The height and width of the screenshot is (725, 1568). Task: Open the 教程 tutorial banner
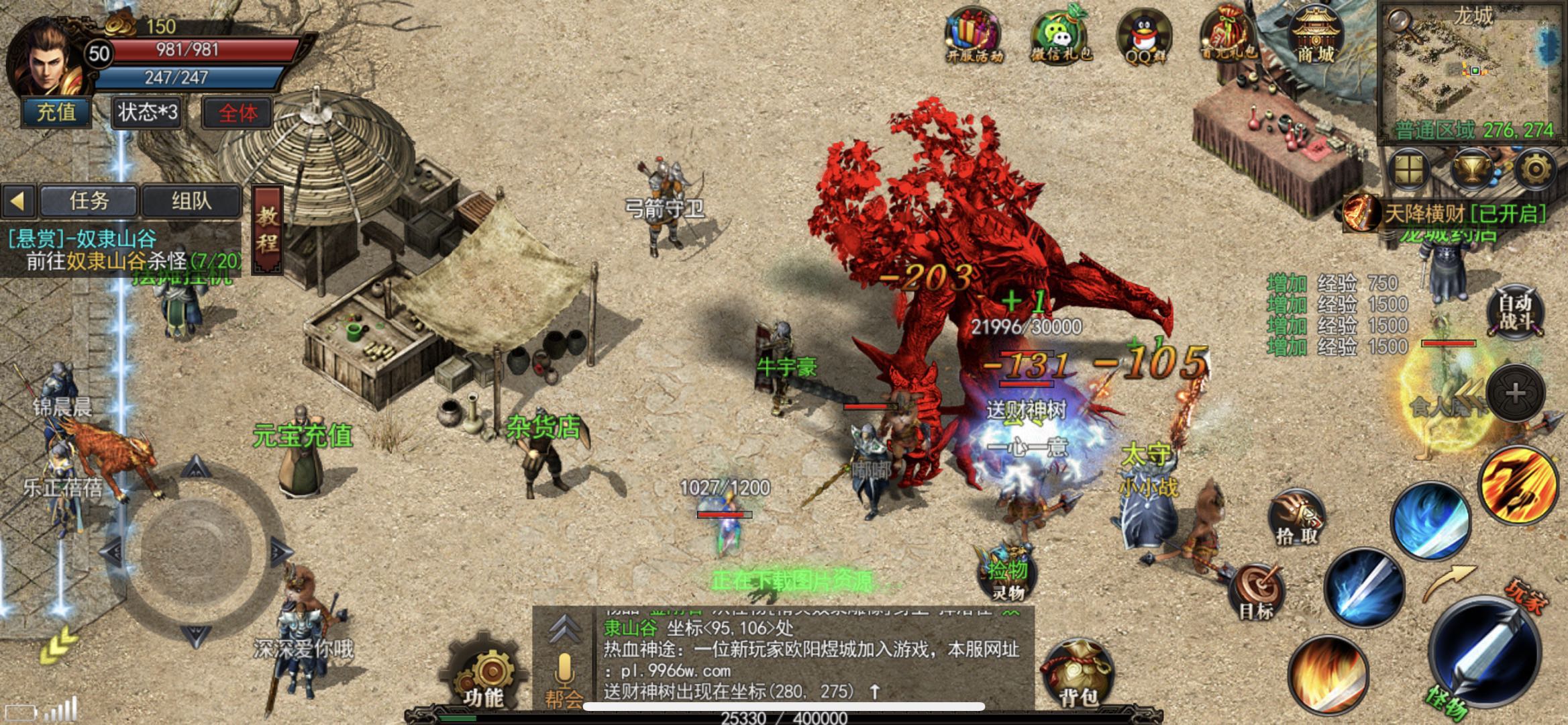pos(267,229)
